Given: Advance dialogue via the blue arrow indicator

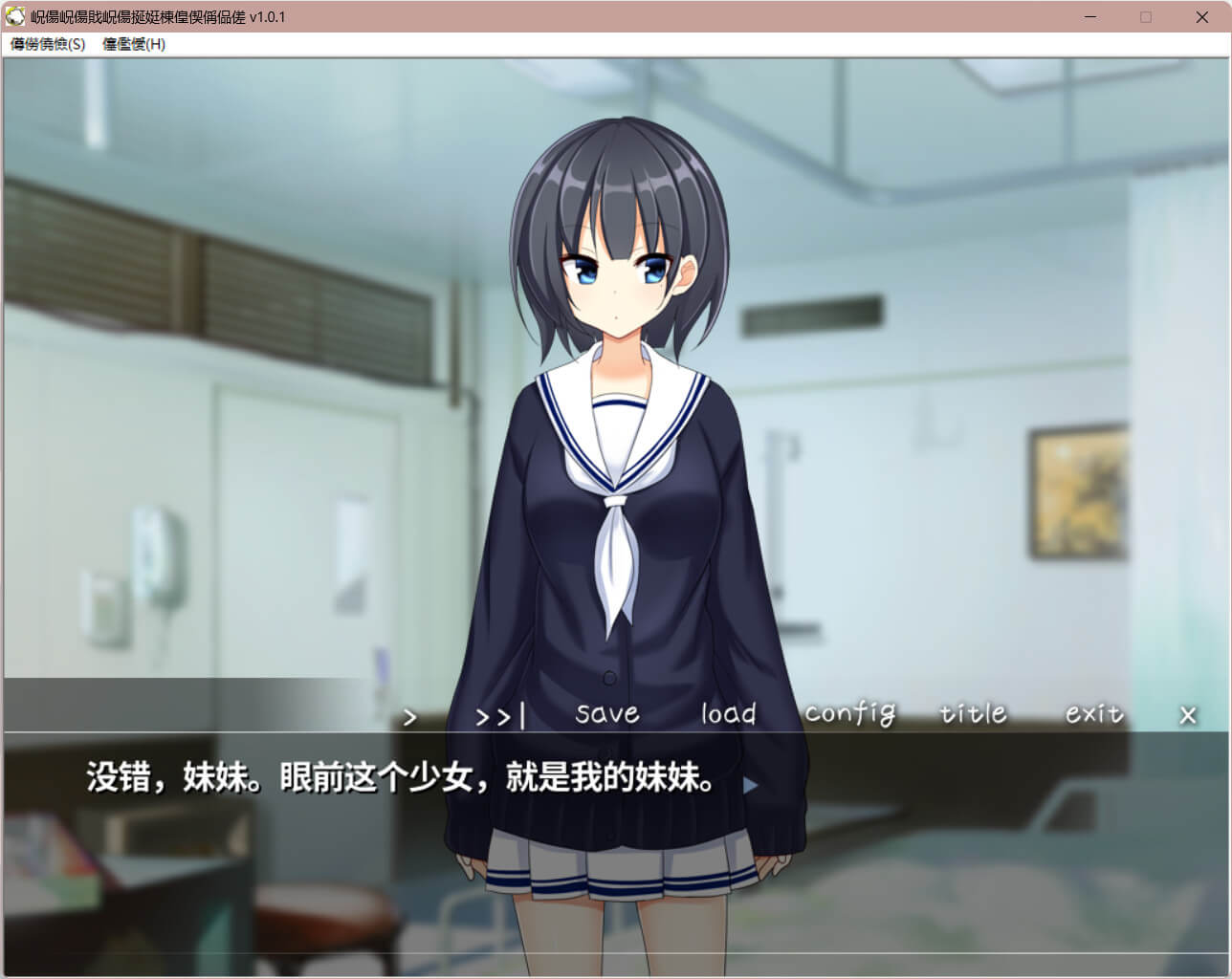Looking at the screenshot, I should [750, 785].
